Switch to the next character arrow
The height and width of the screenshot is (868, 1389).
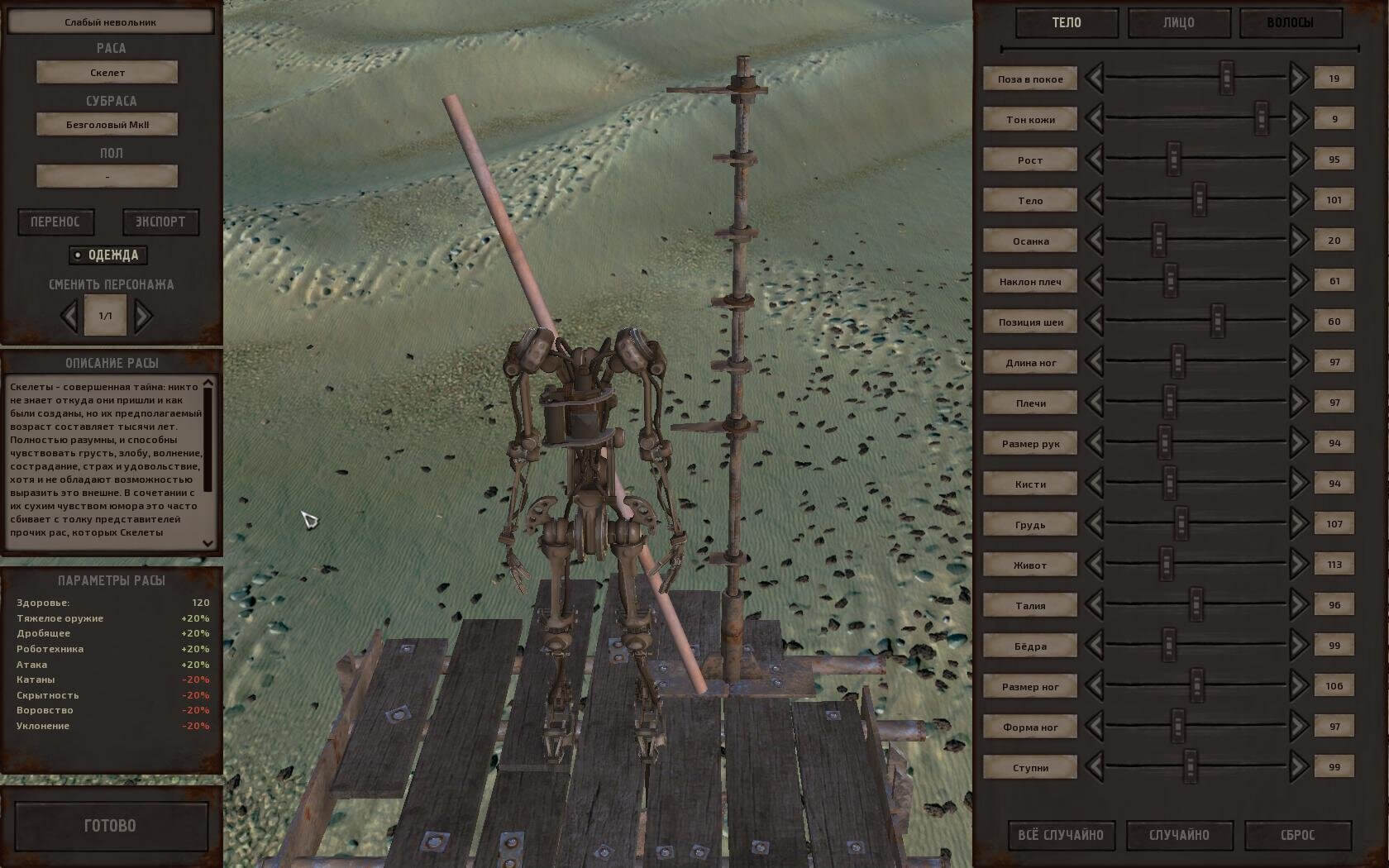[x=143, y=315]
